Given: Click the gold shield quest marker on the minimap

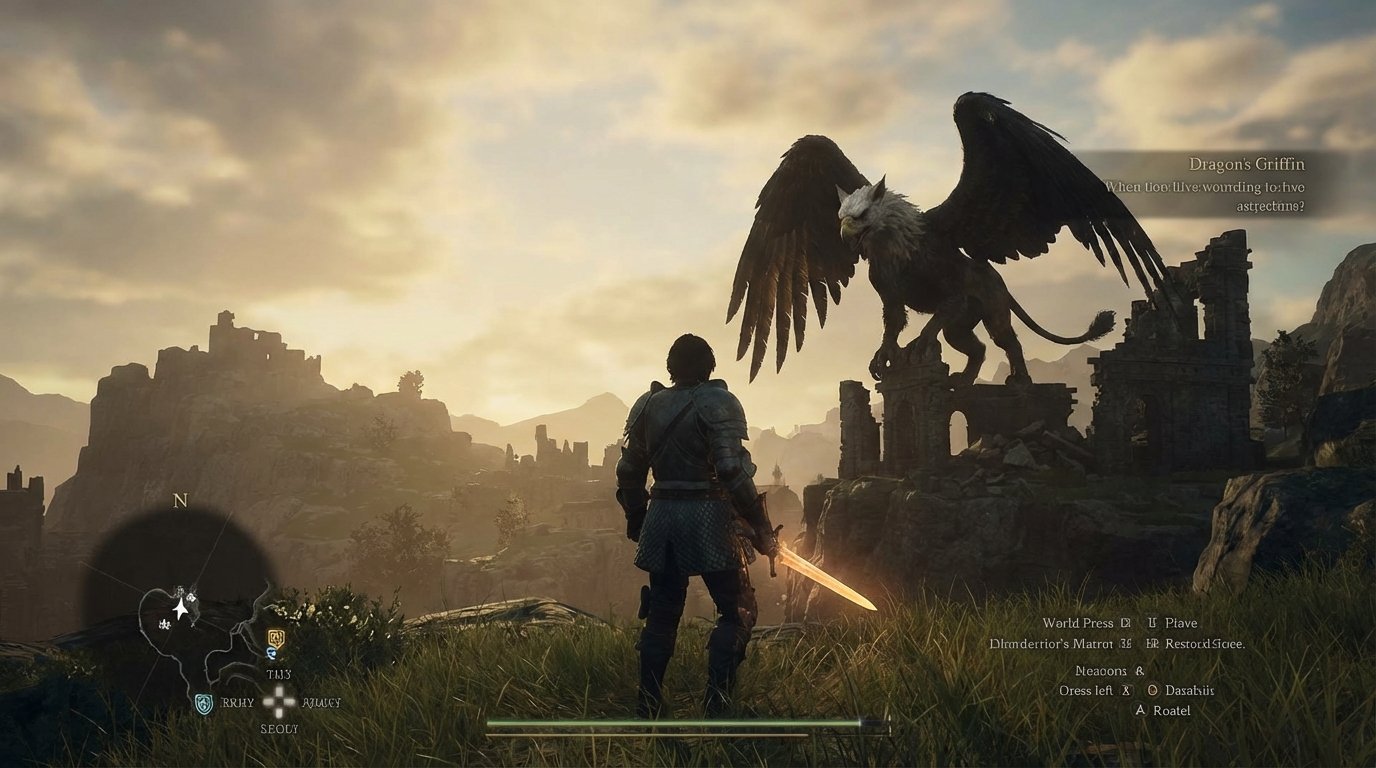Looking at the screenshot, I should coord(274,638).
